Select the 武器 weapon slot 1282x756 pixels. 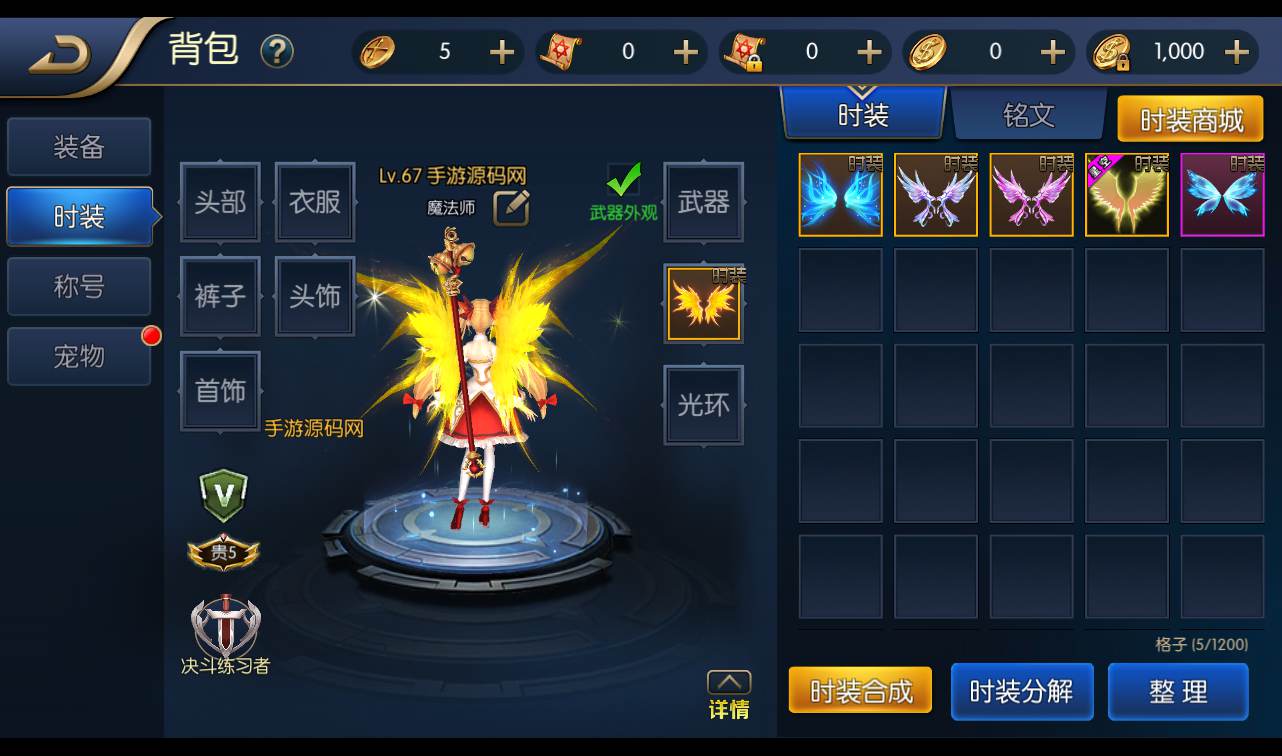point(703,202)
